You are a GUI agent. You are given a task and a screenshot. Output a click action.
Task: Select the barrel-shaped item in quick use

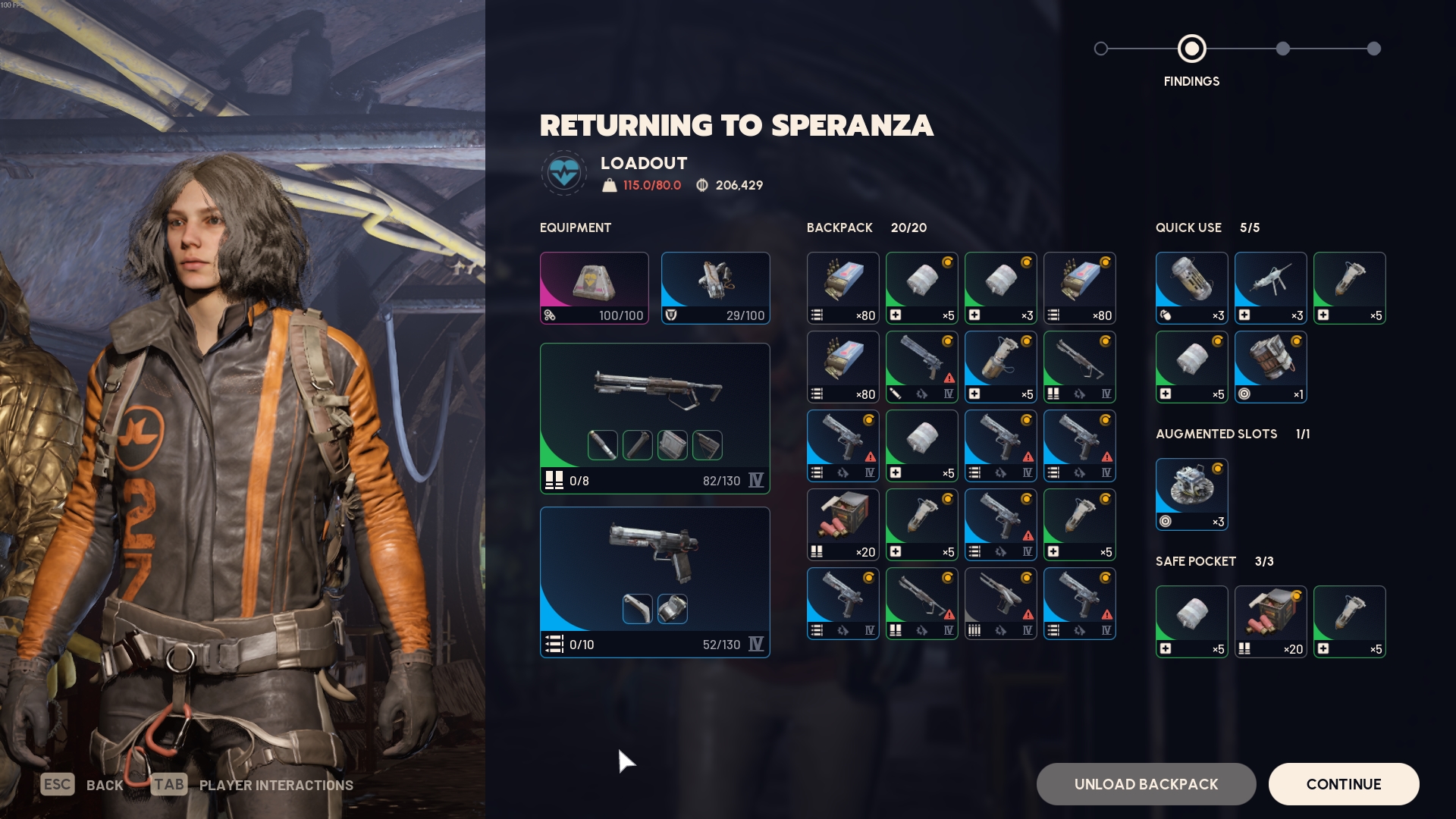1270,367
